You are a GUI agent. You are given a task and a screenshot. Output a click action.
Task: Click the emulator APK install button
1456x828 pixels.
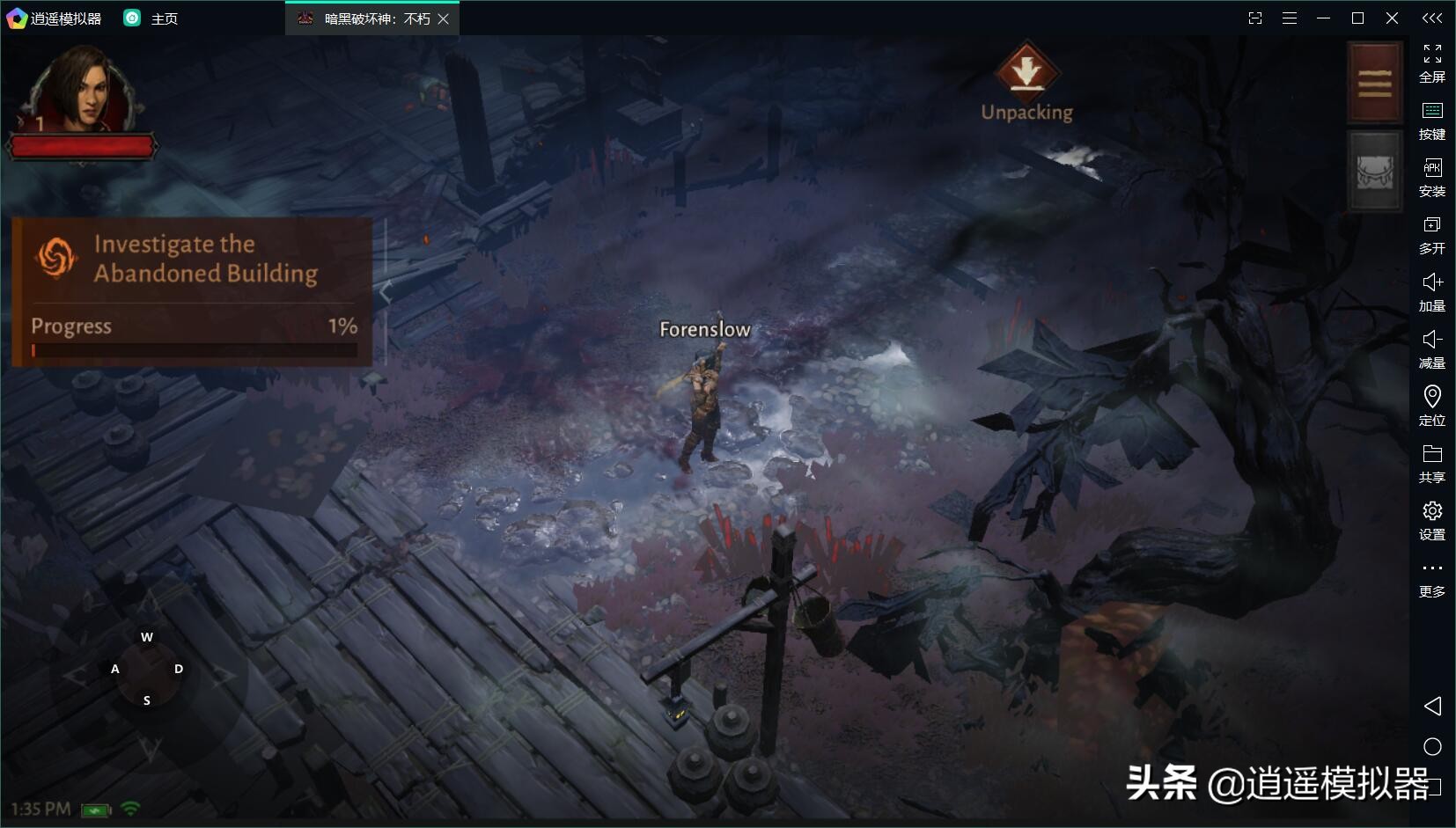click(1432, 178)
